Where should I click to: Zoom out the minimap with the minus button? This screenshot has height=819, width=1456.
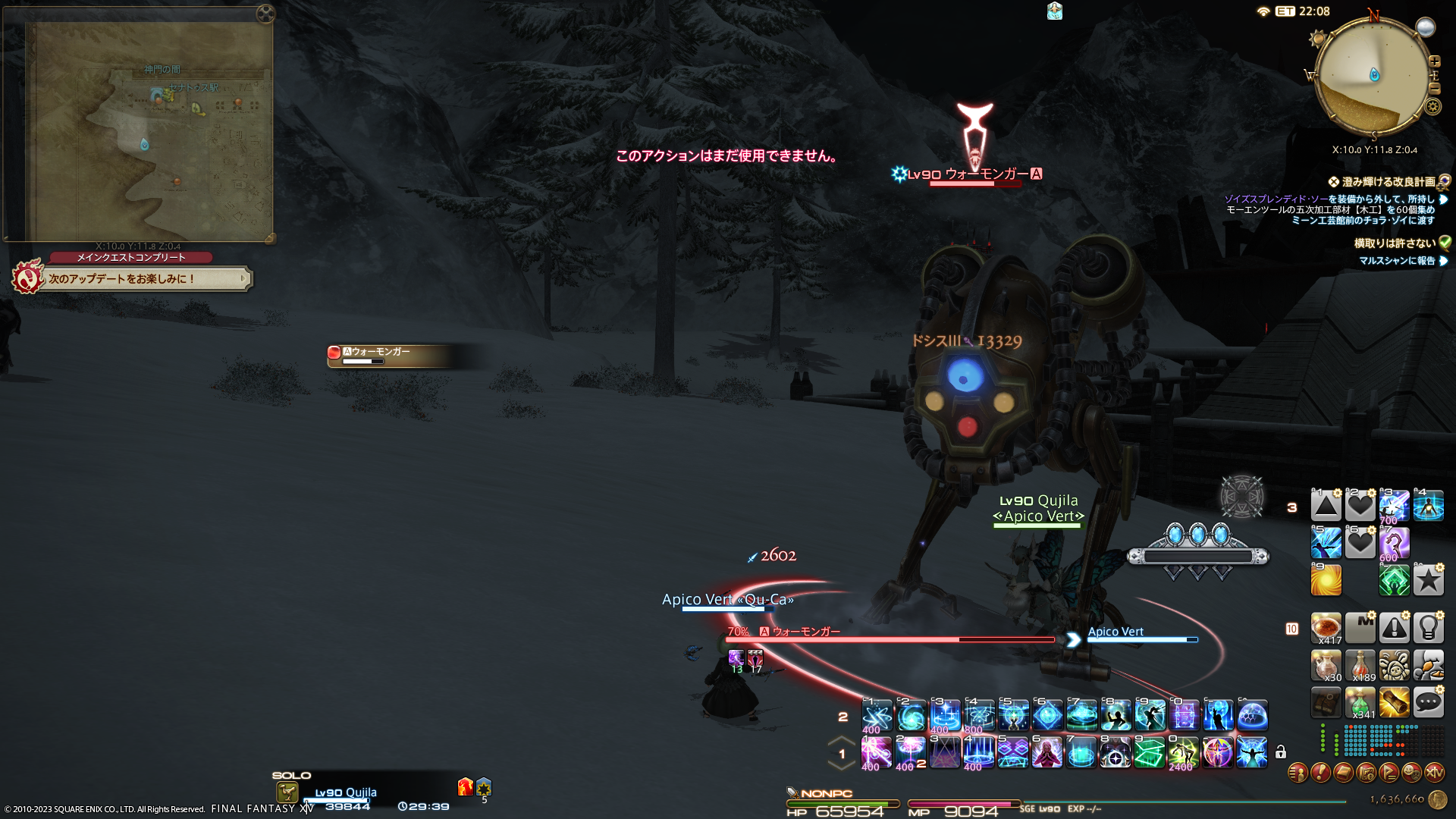pyautogui.click(x=1434, y=89)
